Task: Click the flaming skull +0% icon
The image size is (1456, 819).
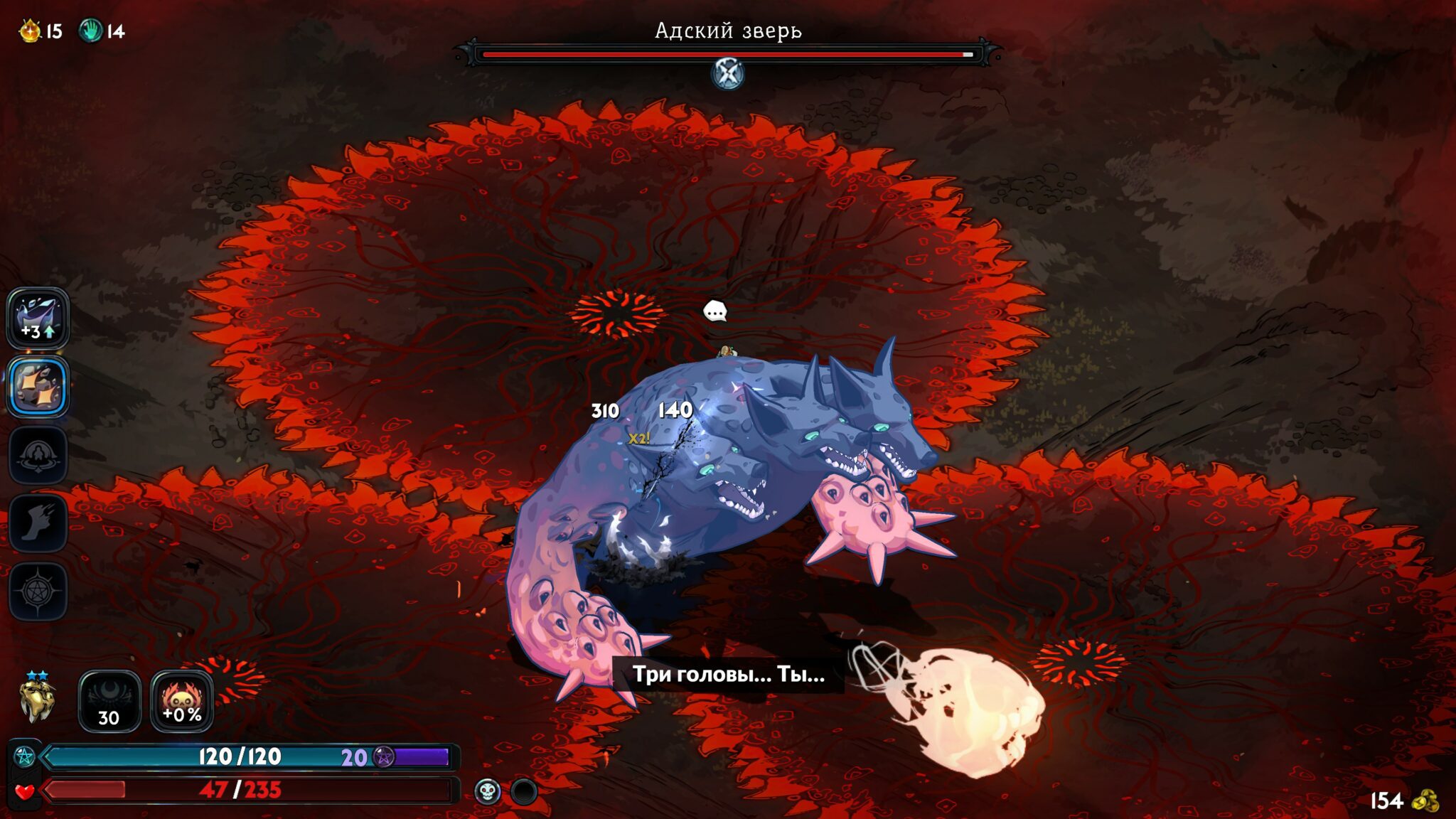Action: click(x=182, y=701)
